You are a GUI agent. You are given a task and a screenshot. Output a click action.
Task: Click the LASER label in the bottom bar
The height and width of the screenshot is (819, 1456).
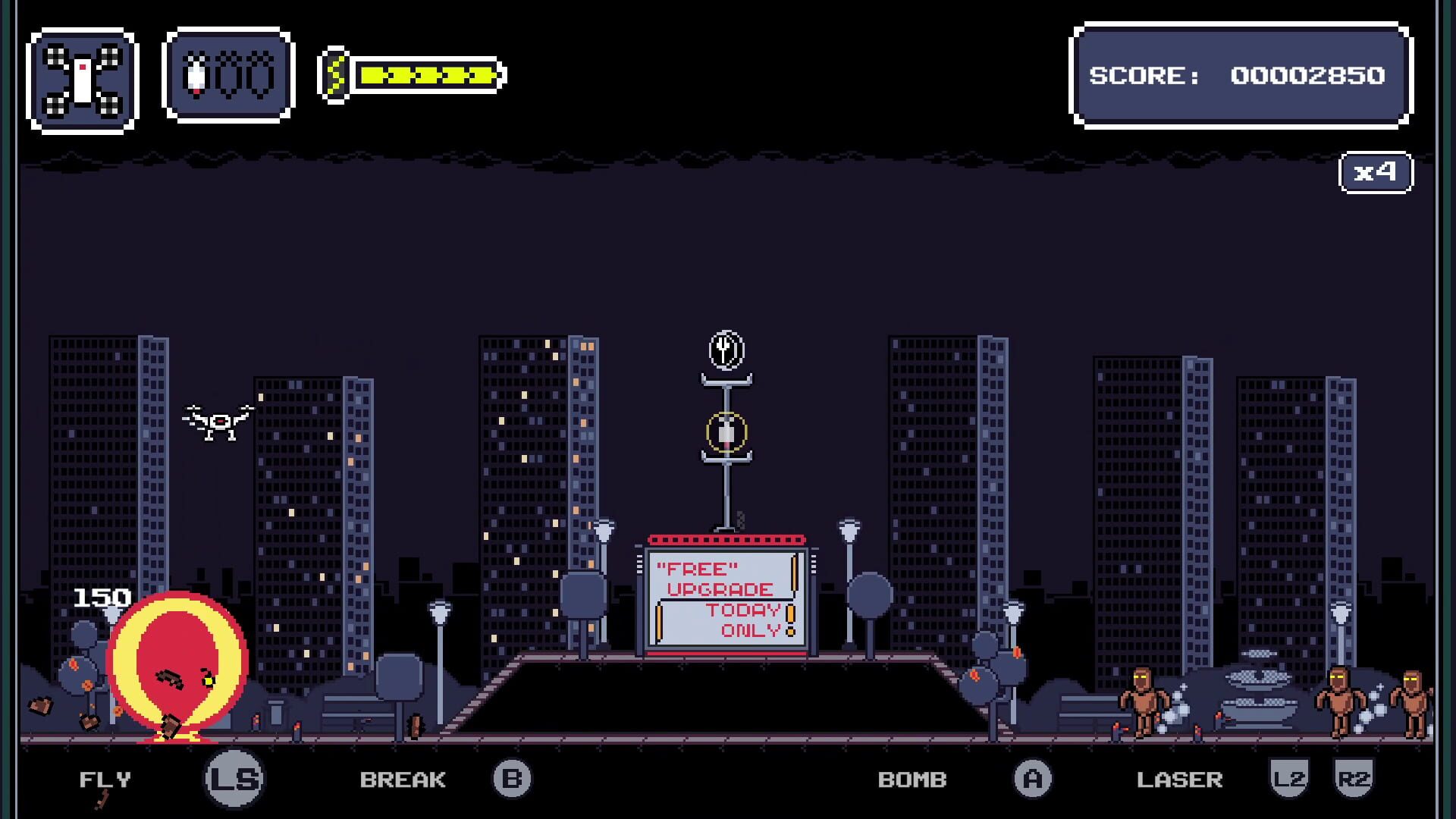click(x=1179, y=777)
